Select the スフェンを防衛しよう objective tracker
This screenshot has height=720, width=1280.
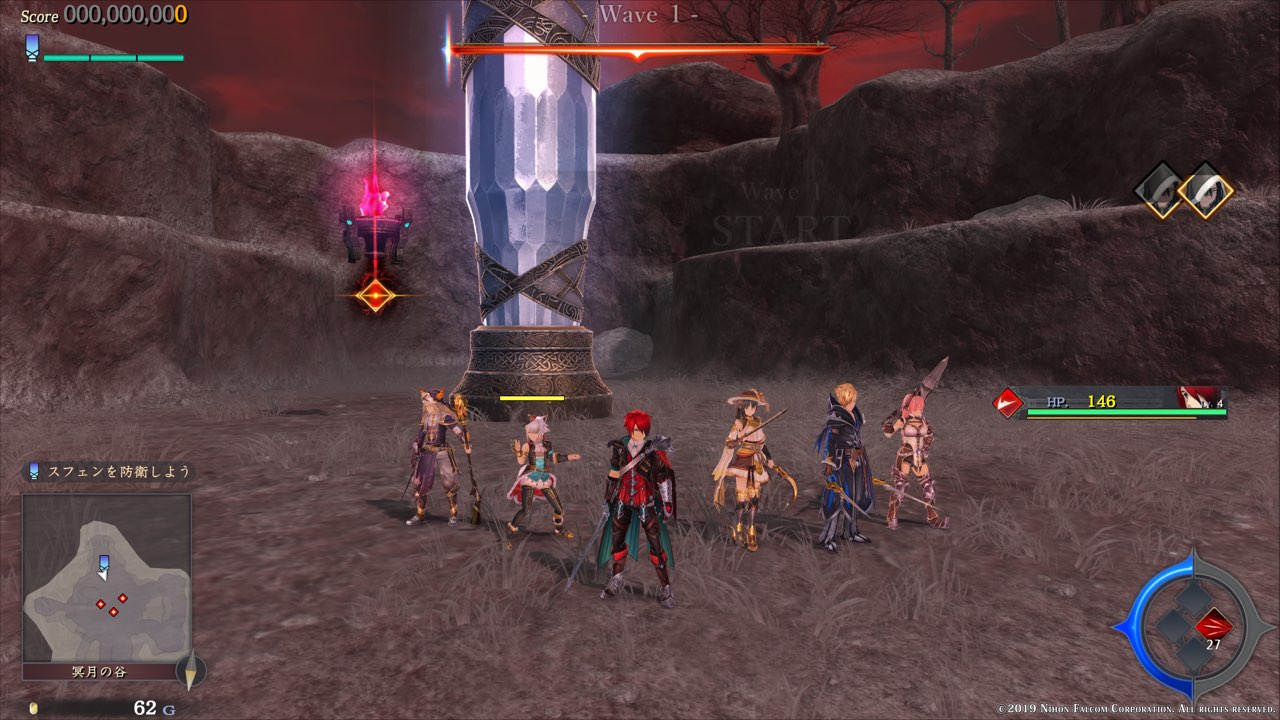109,471
